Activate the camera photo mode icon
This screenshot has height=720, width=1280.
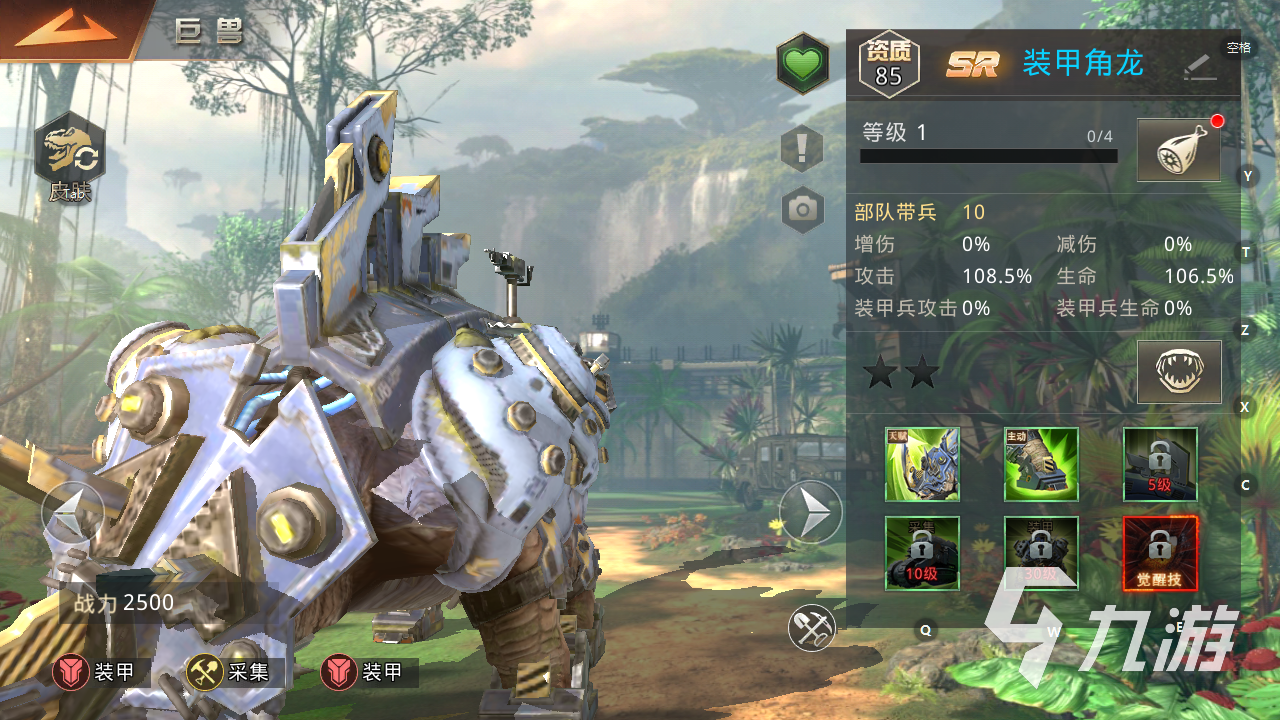(x=802, y=209)
